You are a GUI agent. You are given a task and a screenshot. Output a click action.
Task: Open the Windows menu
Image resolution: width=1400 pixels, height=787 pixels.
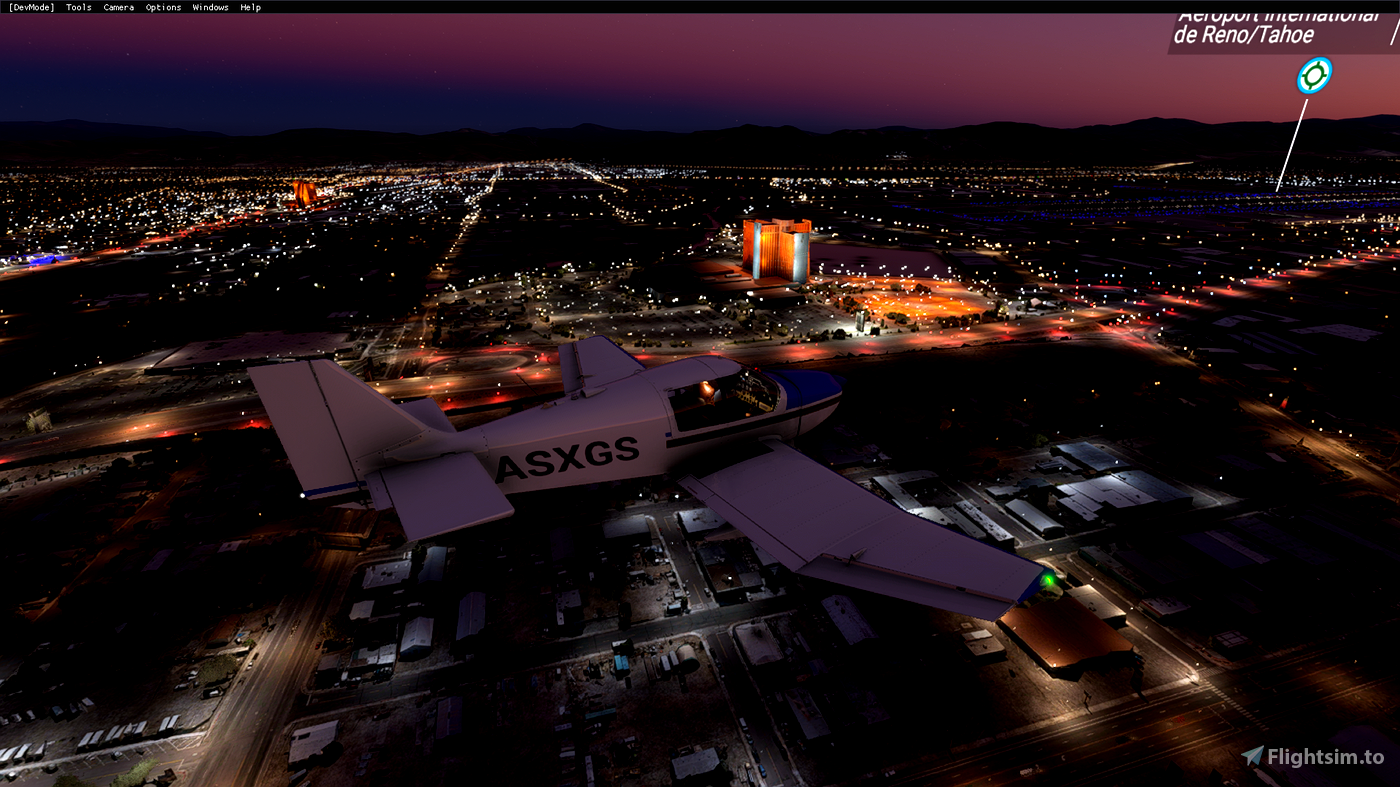tap(210, 7)
